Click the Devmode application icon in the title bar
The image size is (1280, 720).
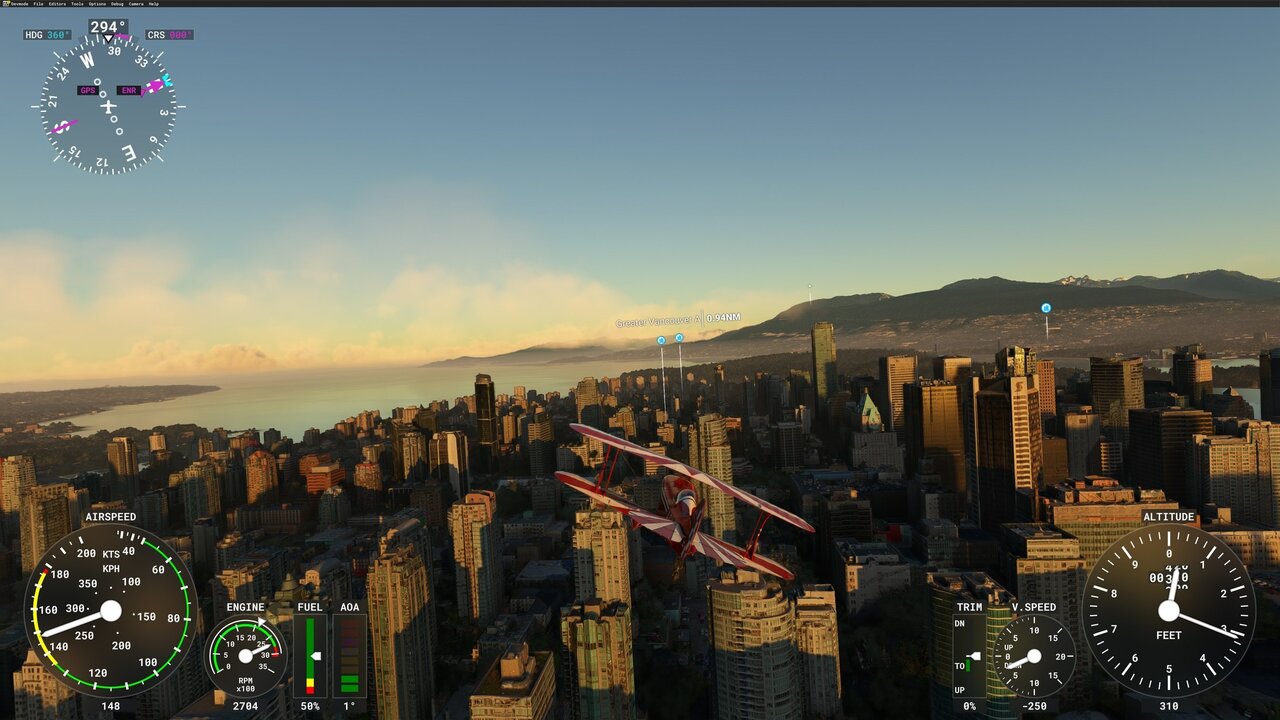[6, 4]
